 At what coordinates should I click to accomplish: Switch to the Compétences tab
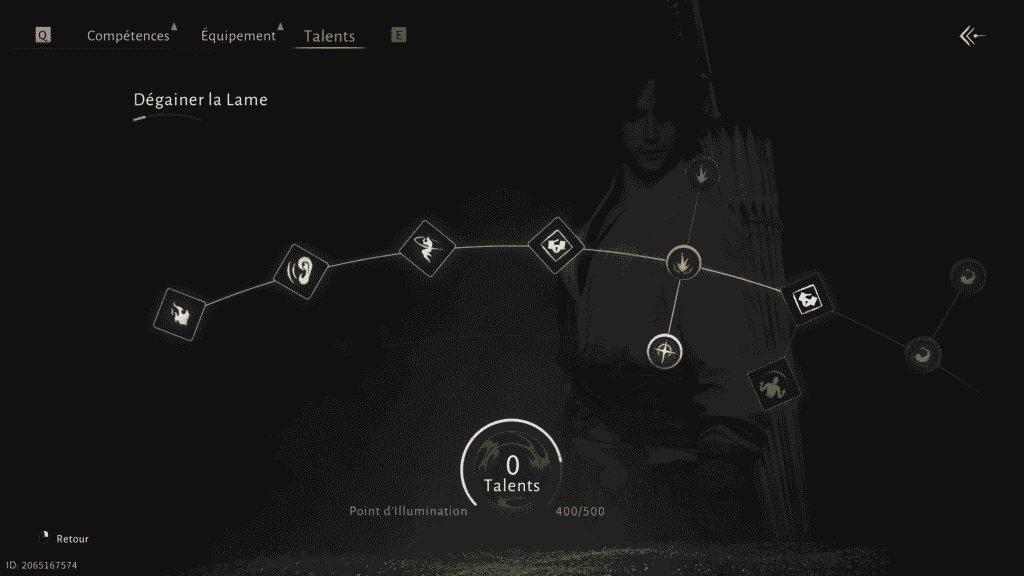tap(128, 36)
